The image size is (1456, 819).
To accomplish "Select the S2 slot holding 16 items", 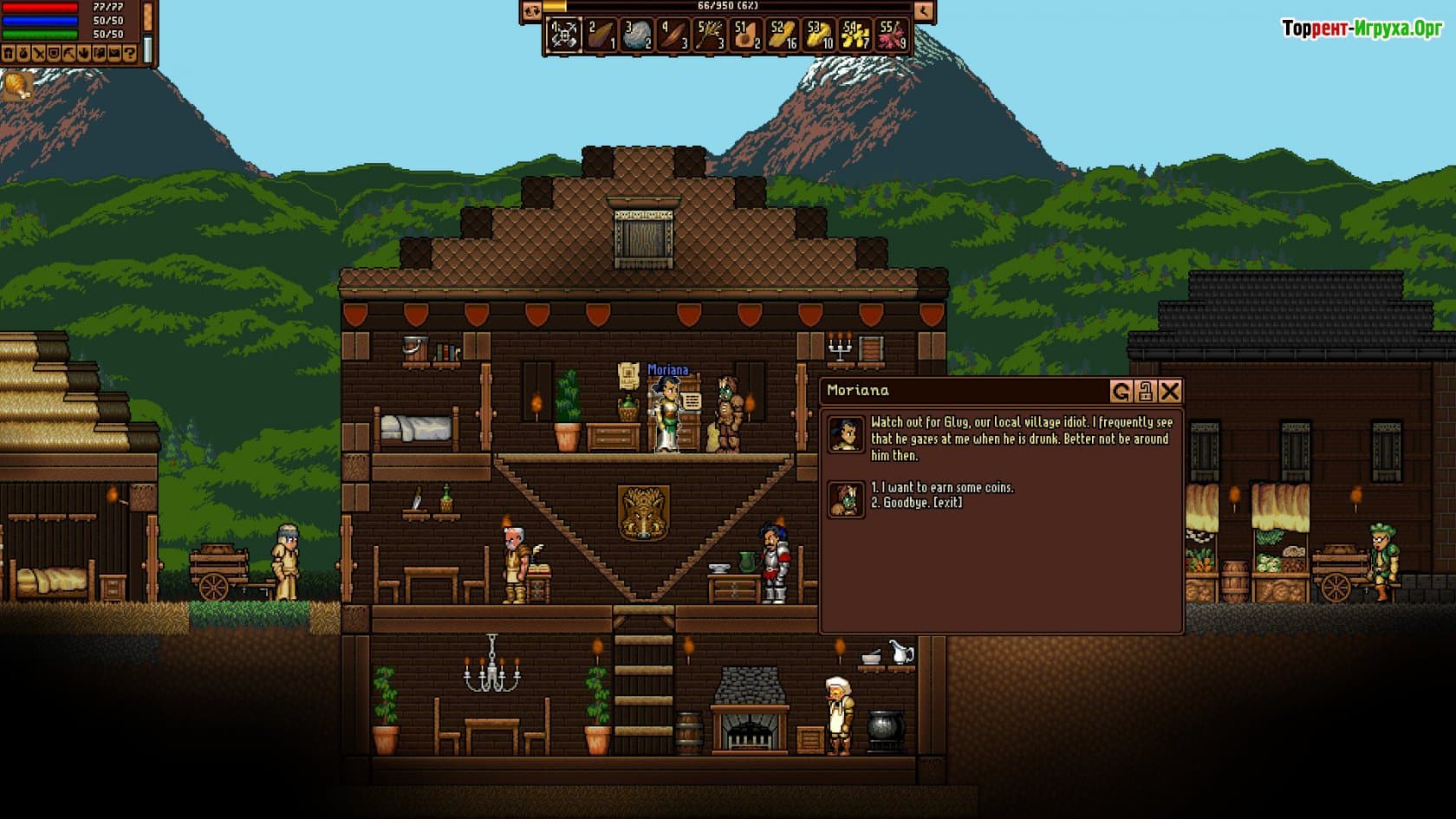I will click(783, 36).
